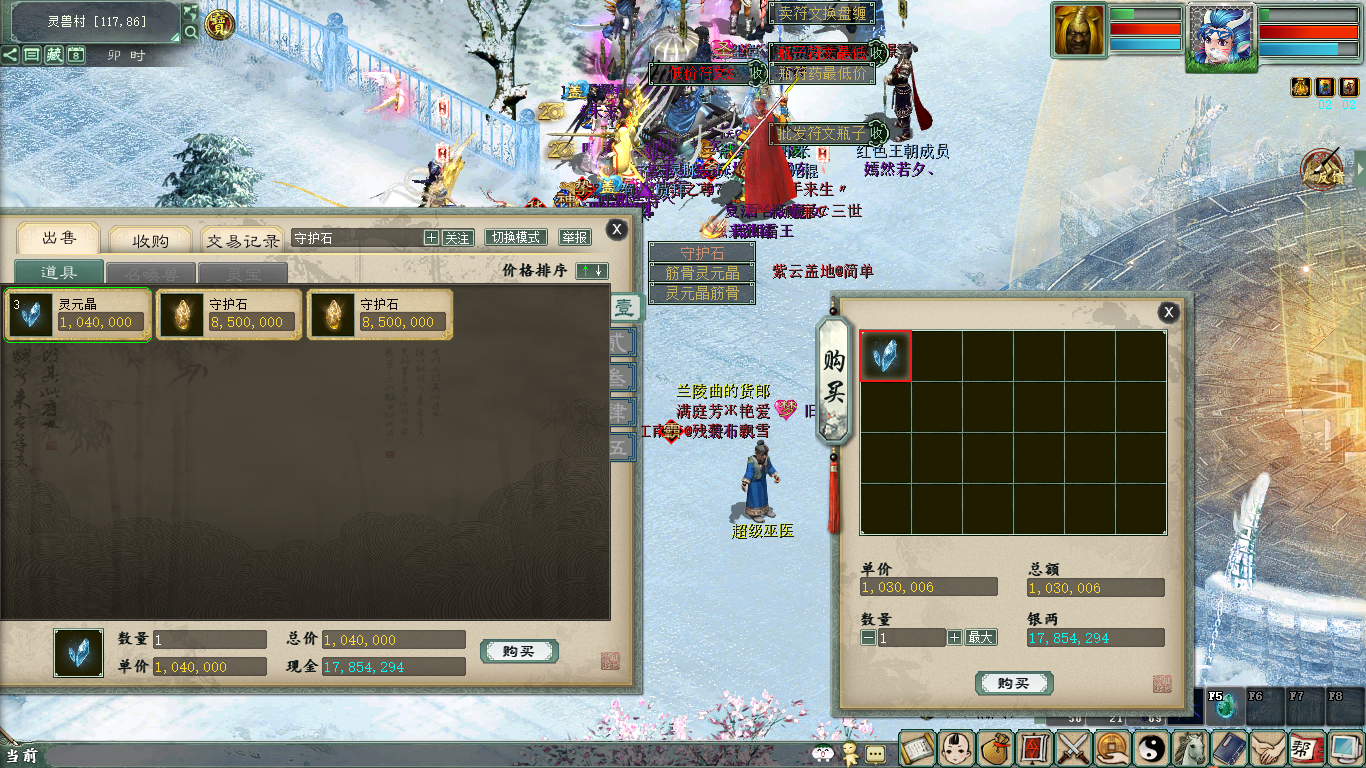Confirm 购买 in the purchase panel

tap(1013, 684)
